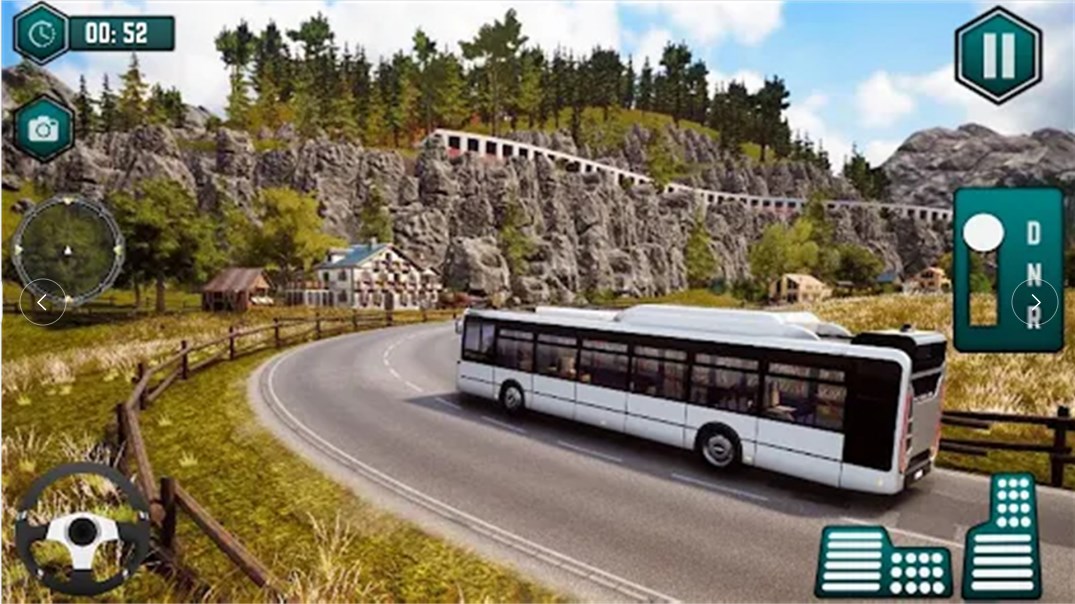Step on the accelerator pedal

(x=1002, y=537)
